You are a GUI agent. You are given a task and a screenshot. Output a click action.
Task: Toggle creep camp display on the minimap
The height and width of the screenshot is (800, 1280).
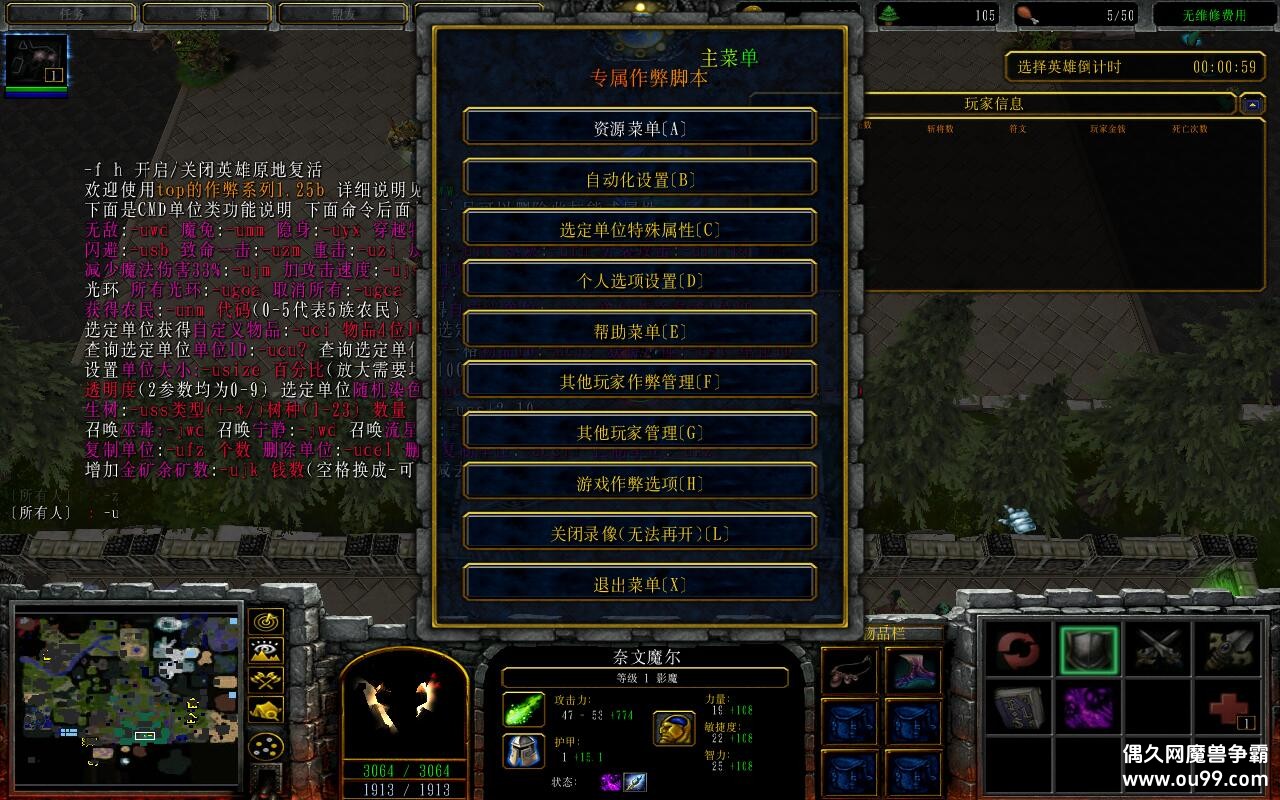coord(265,710)
